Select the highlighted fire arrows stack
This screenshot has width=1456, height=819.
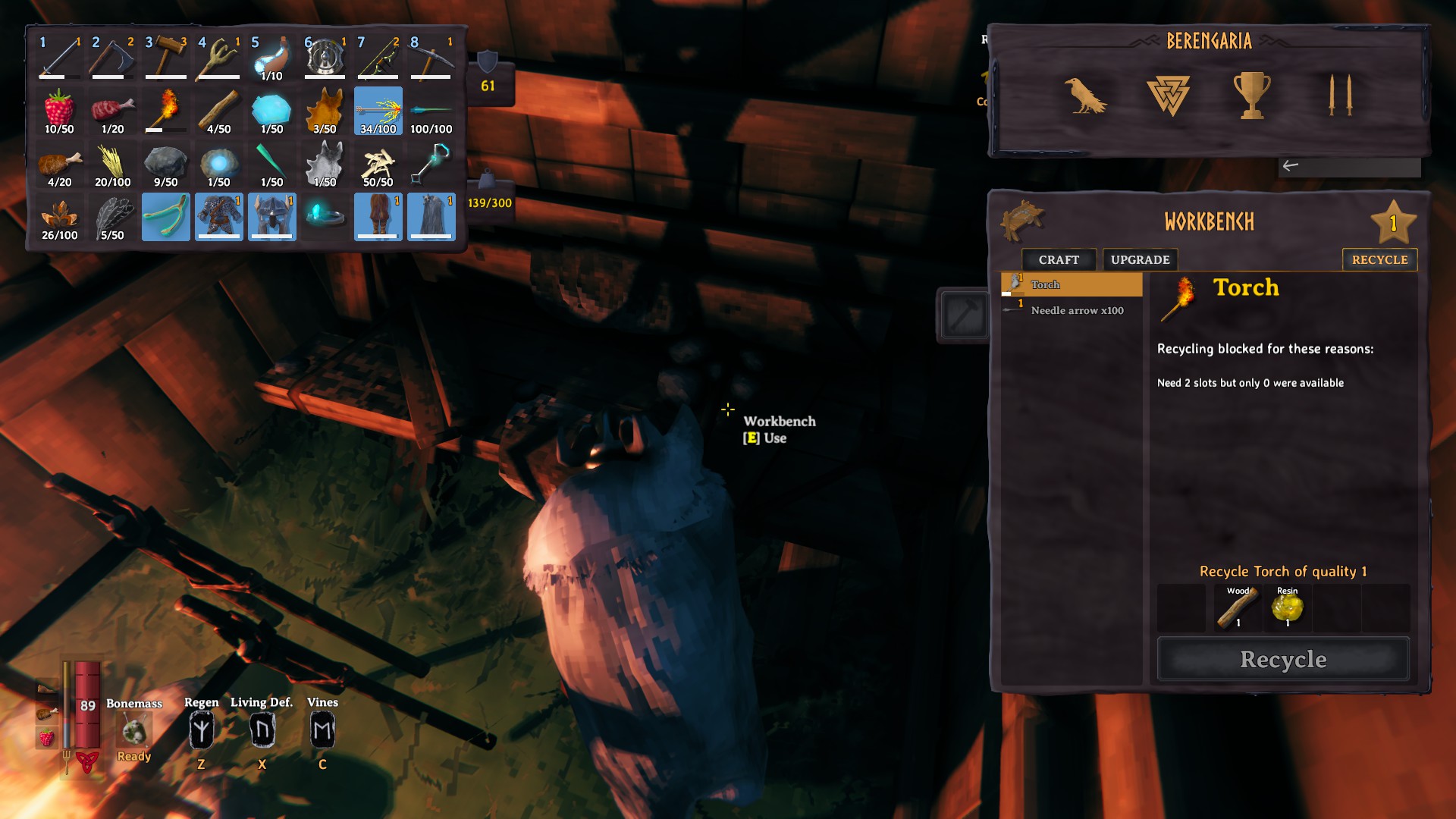(x=378, y=111)
